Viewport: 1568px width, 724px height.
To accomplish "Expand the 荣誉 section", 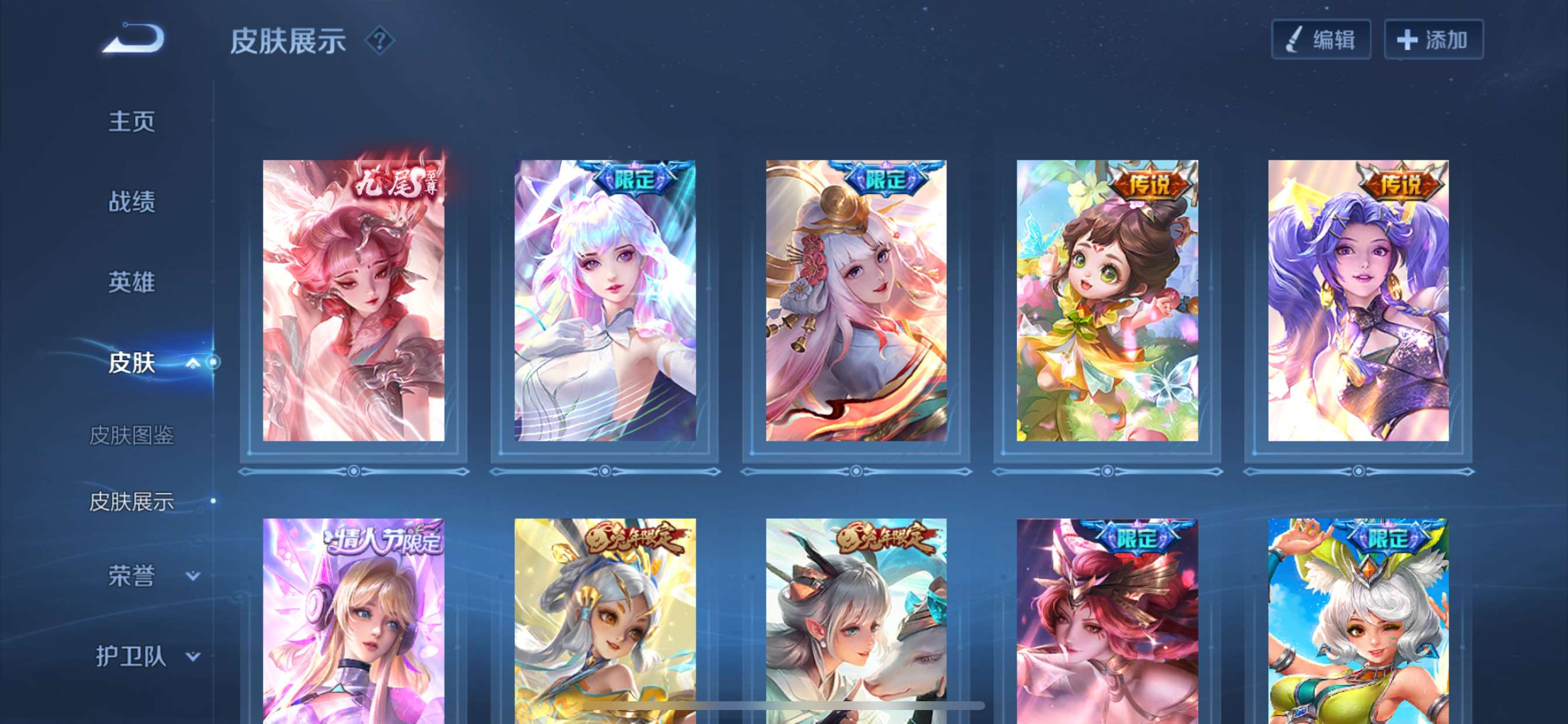I will pos(192,575).
